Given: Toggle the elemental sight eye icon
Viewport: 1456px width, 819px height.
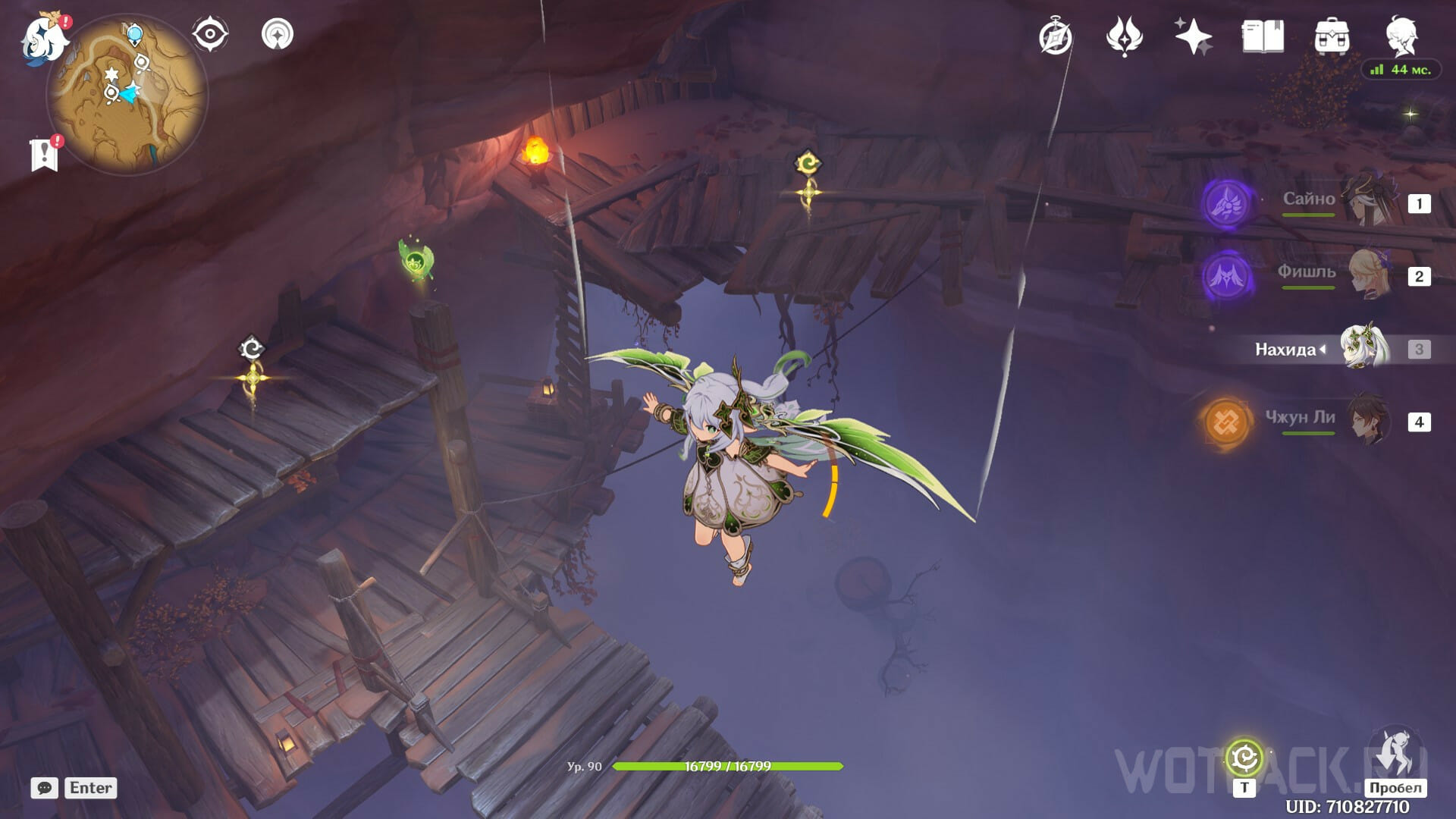Looking at the screenshot, I should 210,35.
